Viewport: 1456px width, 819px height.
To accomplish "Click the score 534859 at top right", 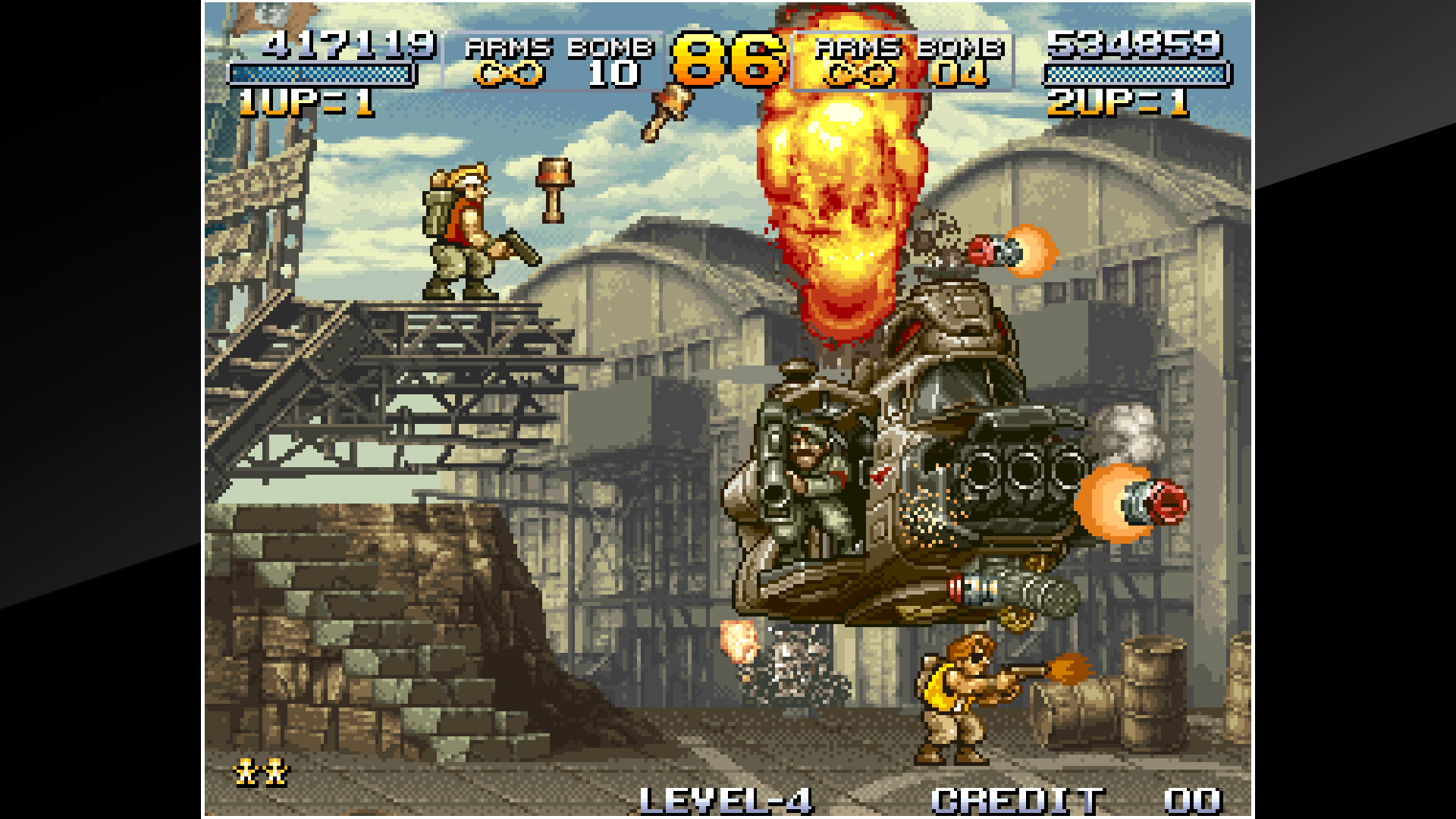I will [x=1134, y=44].
